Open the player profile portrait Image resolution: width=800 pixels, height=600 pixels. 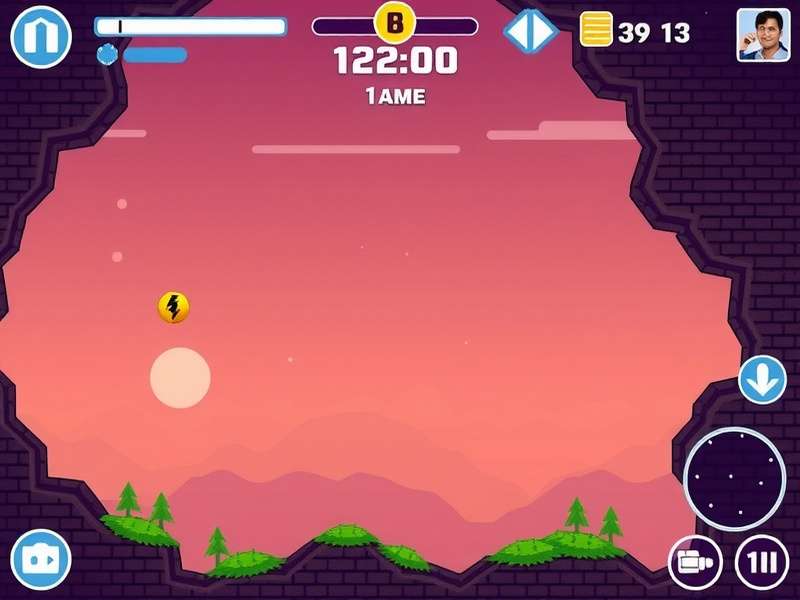[763, 35]
